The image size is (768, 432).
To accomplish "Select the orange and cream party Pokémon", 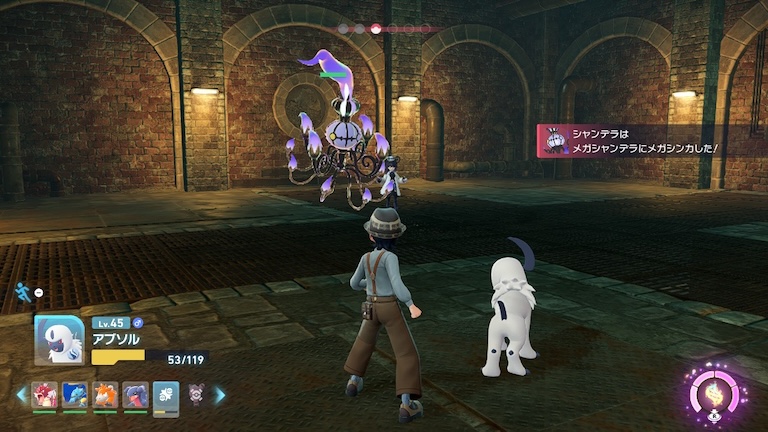I will (x=105, y=394).
